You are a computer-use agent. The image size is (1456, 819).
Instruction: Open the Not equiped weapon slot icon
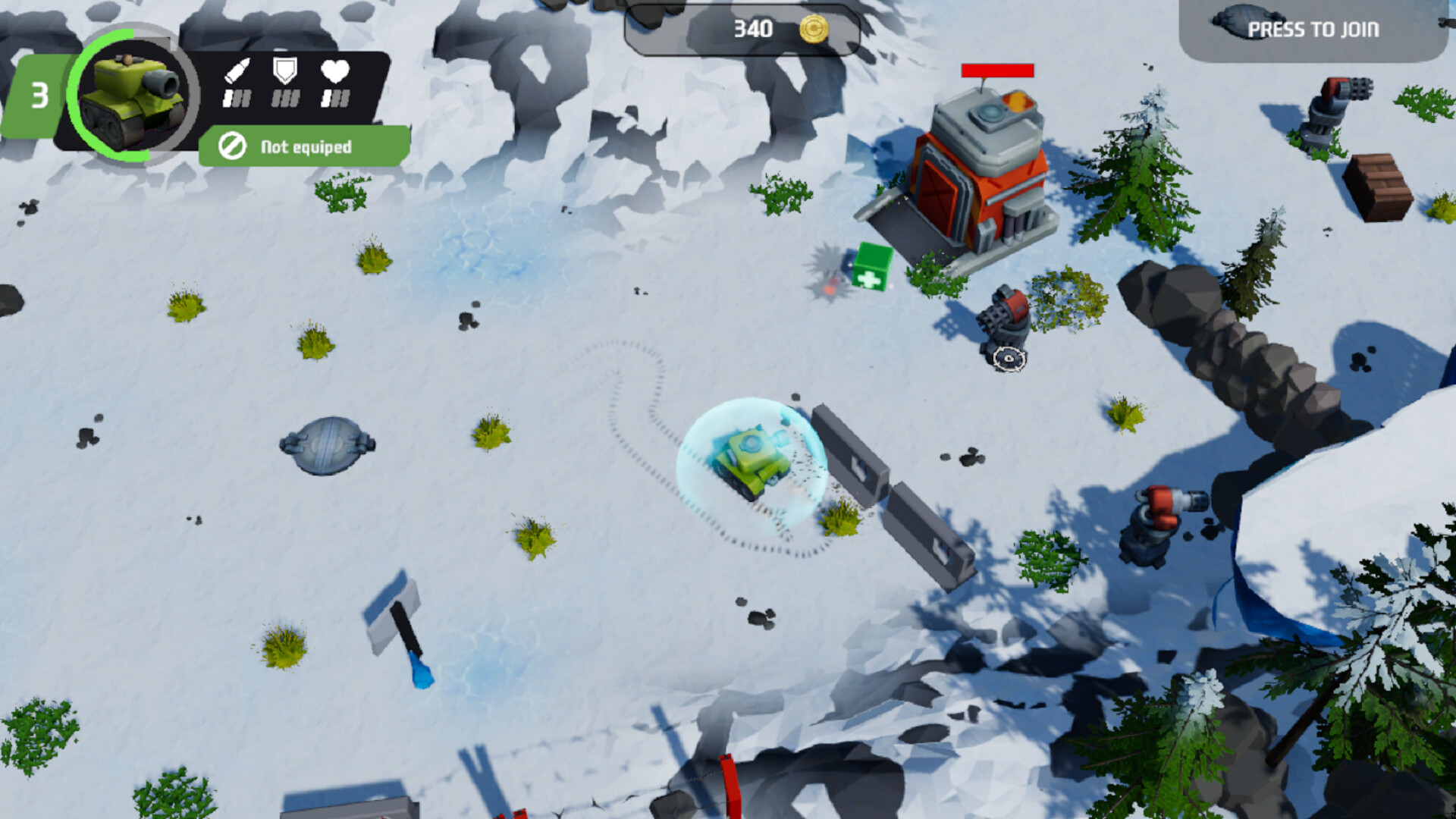232,146
